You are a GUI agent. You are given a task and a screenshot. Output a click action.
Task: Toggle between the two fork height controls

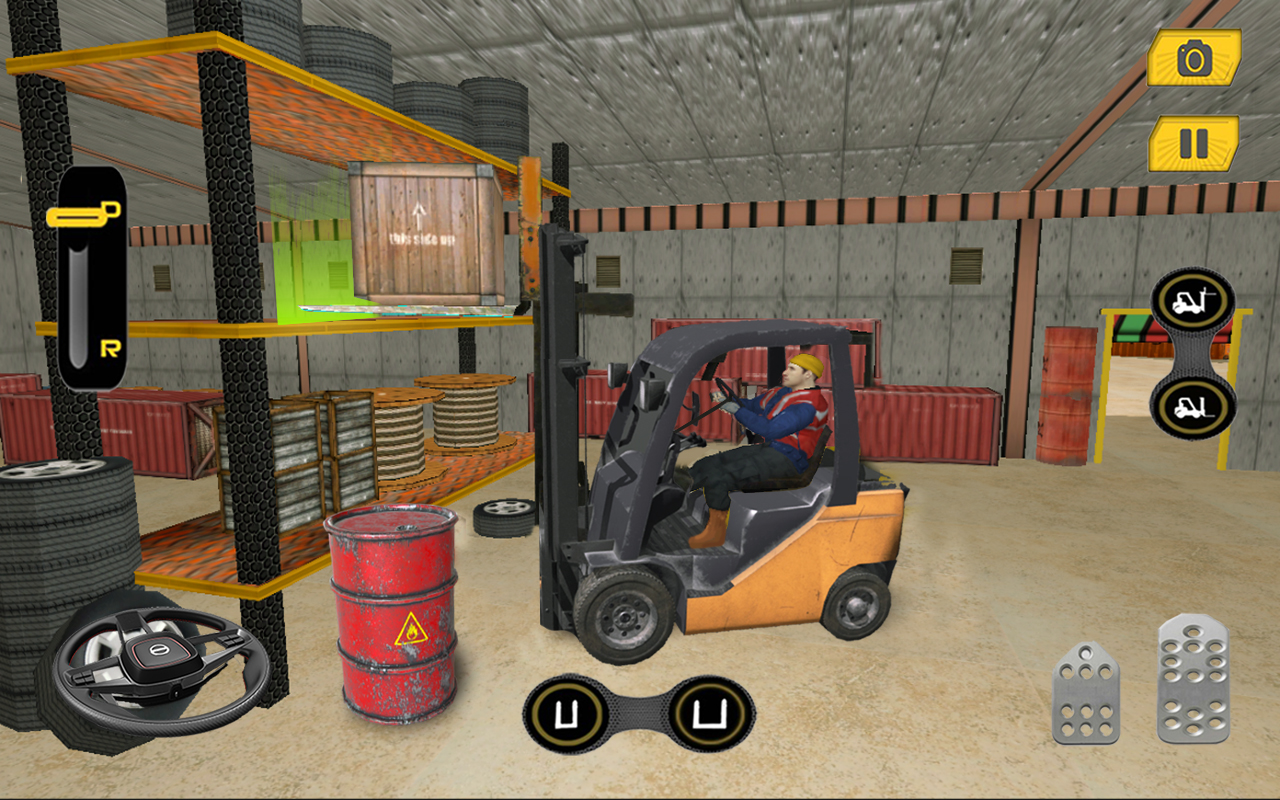(1193, 352)
